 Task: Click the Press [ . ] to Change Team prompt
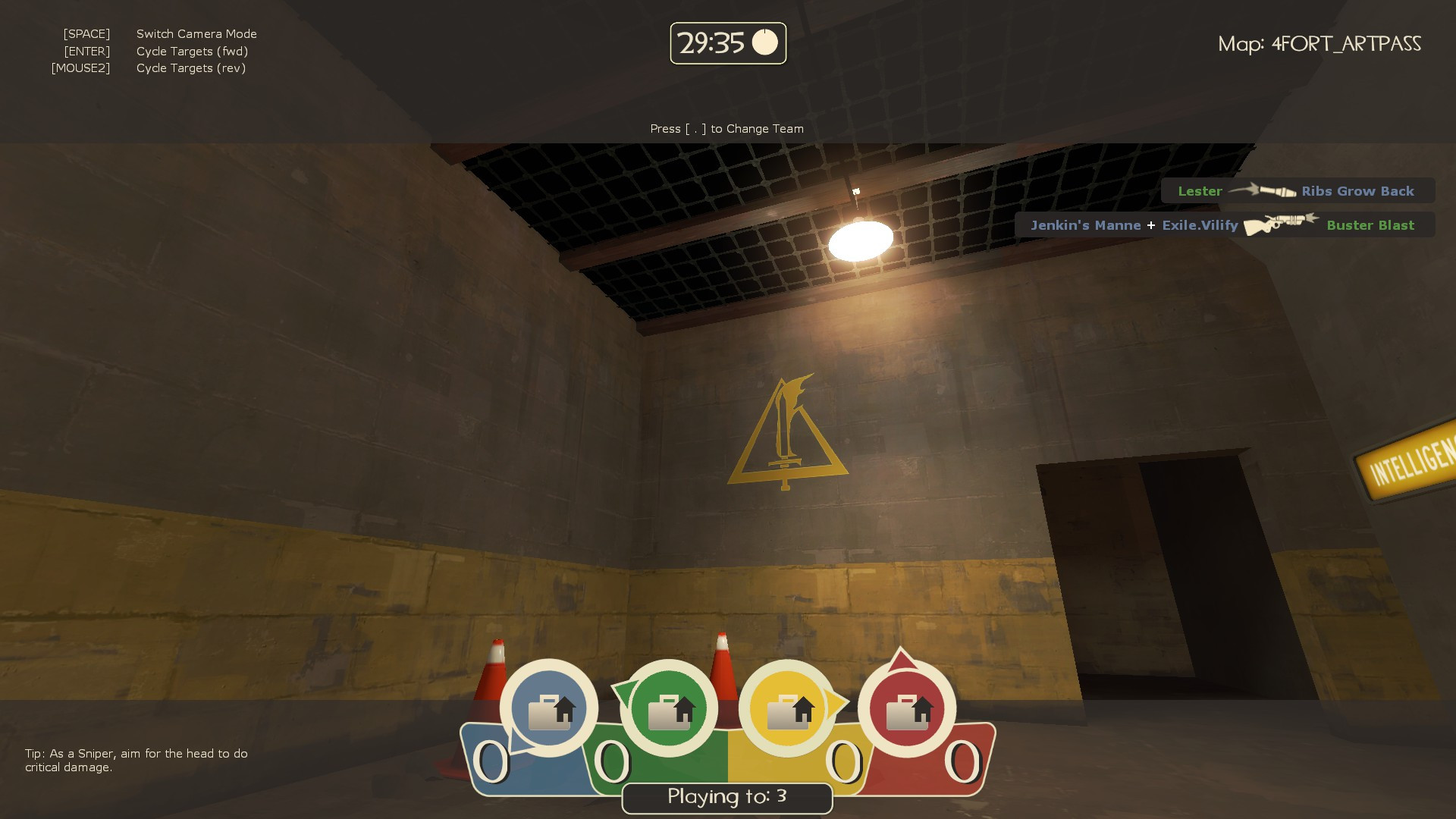[726, 128]
